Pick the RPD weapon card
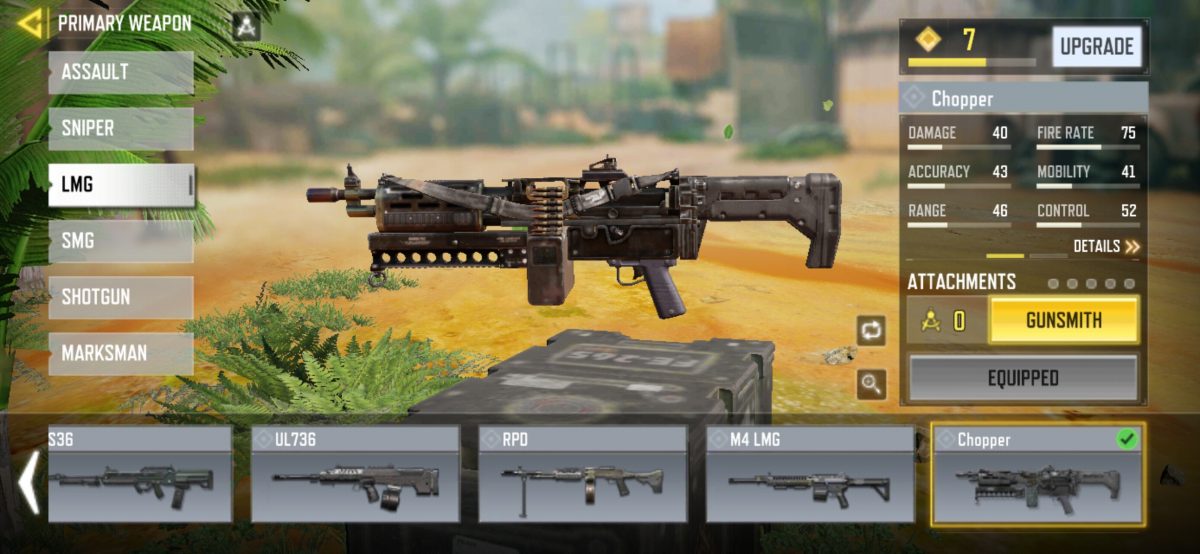 point(582,474)
